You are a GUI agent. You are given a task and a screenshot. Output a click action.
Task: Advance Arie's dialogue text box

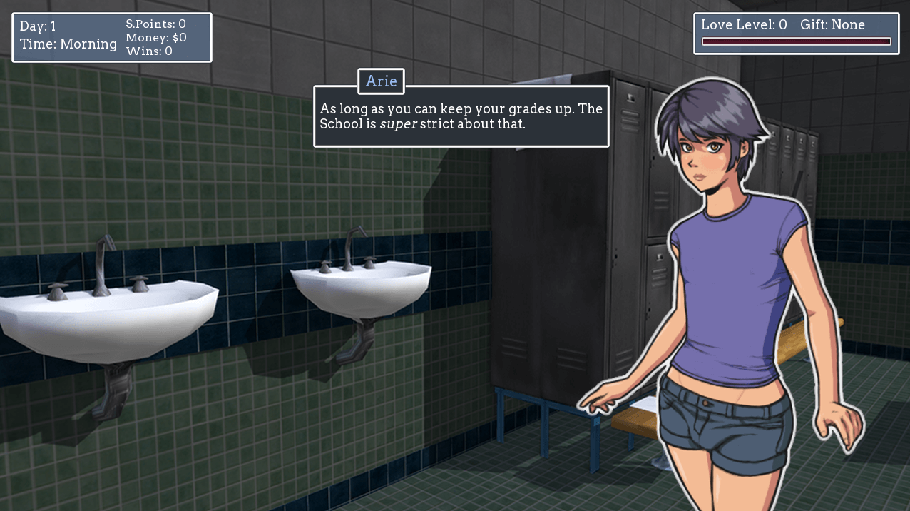(x=461, y=119)
